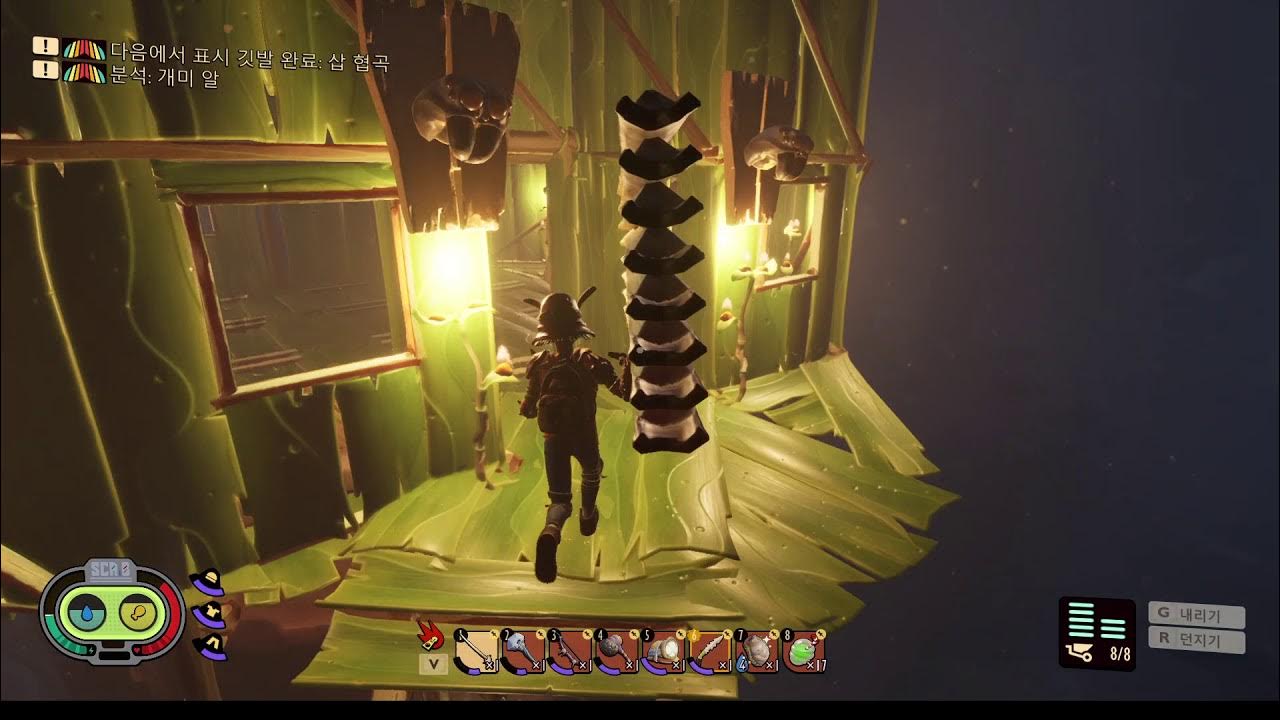
Task: Equip the lamp in hotbar slot 5
Action: point(662,652)
